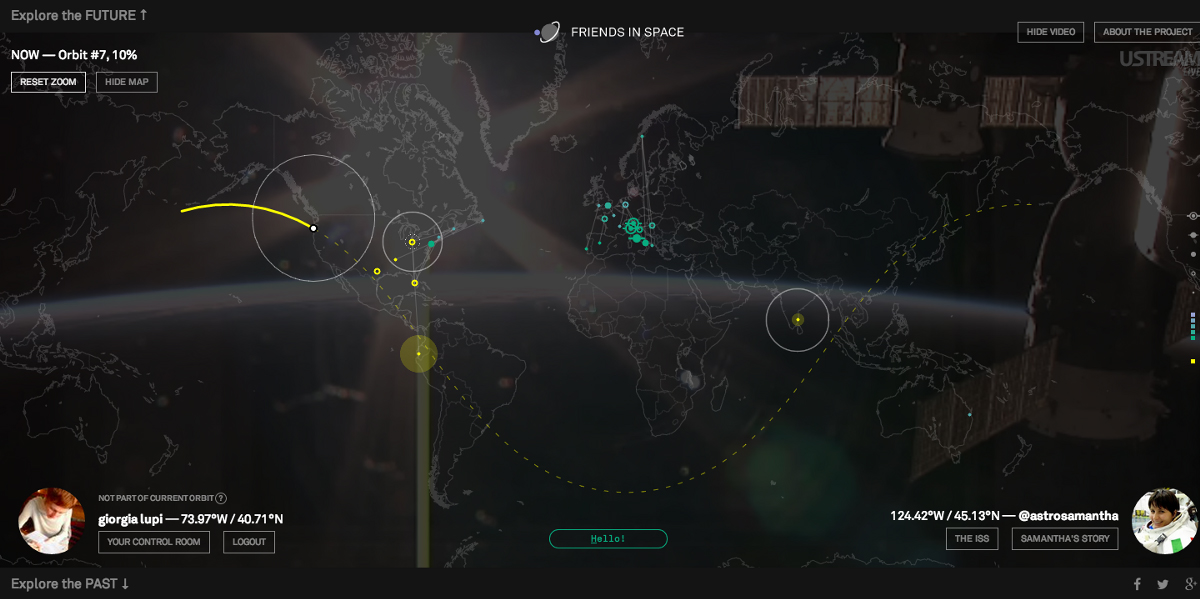Hide the map overlay
Viewport: 1200px width, 599px height.
tap(127, 82)
